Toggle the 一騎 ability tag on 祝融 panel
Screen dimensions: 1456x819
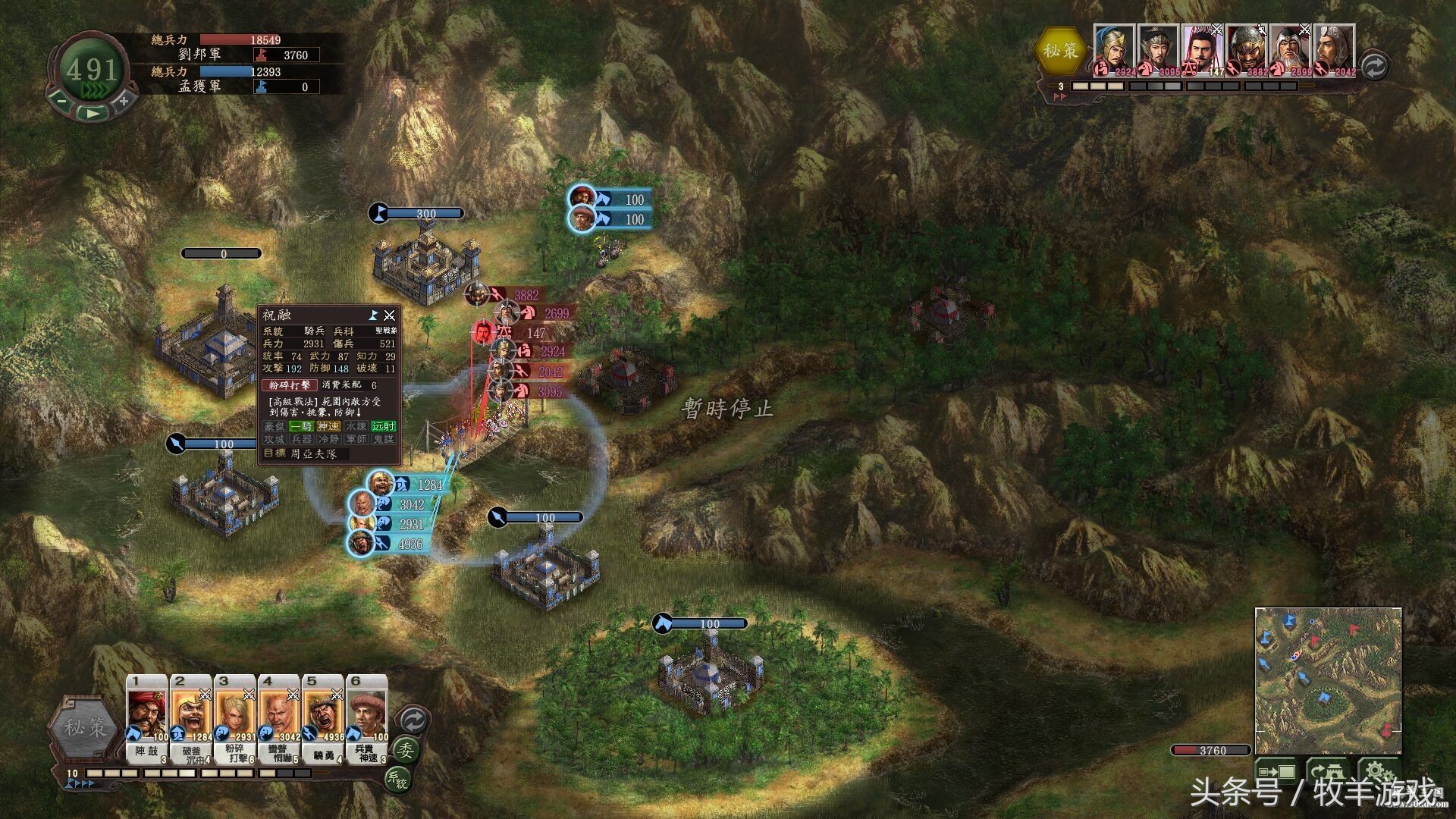click(x=300, y=427)
